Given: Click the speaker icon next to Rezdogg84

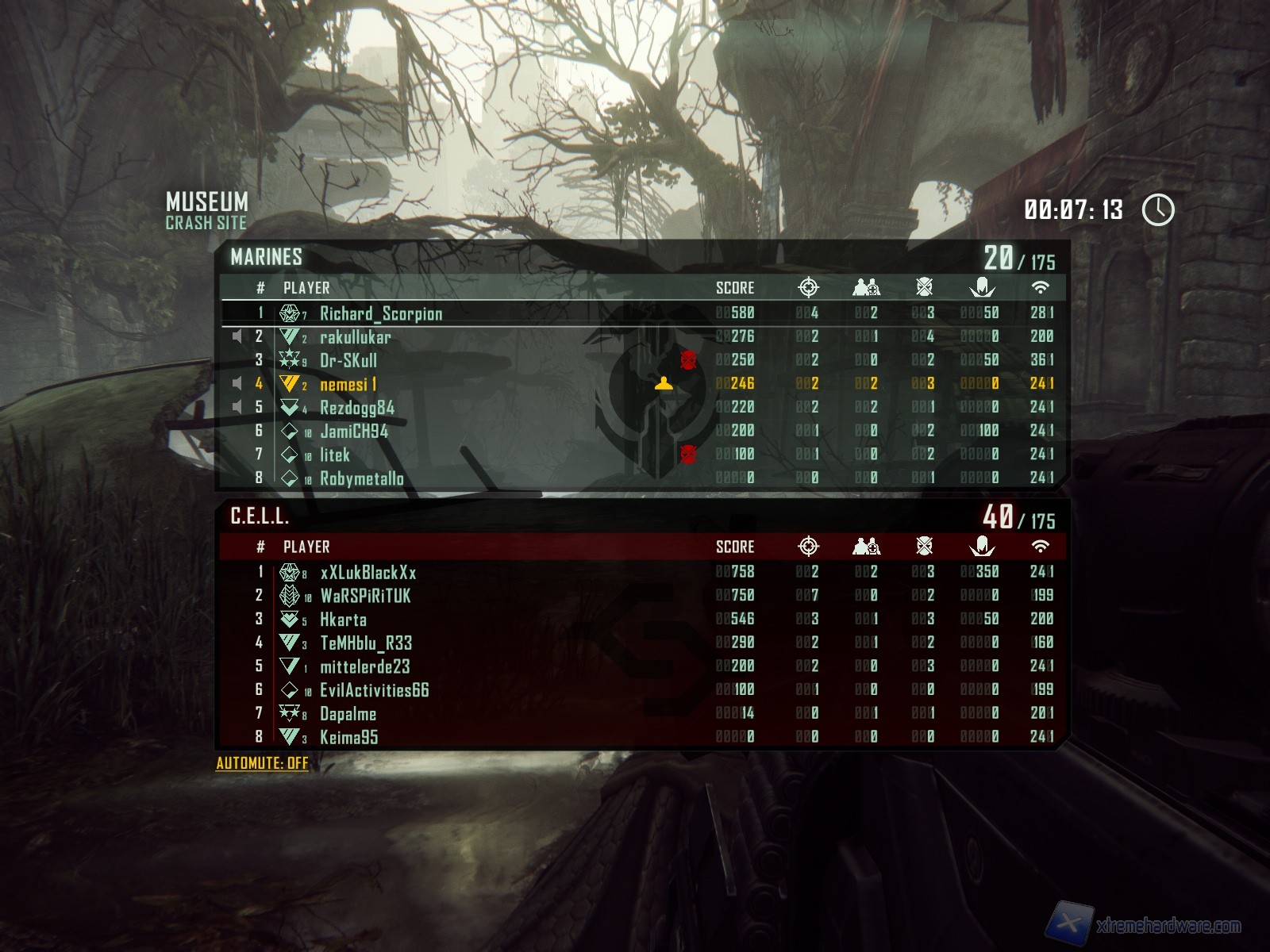Looking at the screenshot, I should pyautogui.click(x=237, y=408).
